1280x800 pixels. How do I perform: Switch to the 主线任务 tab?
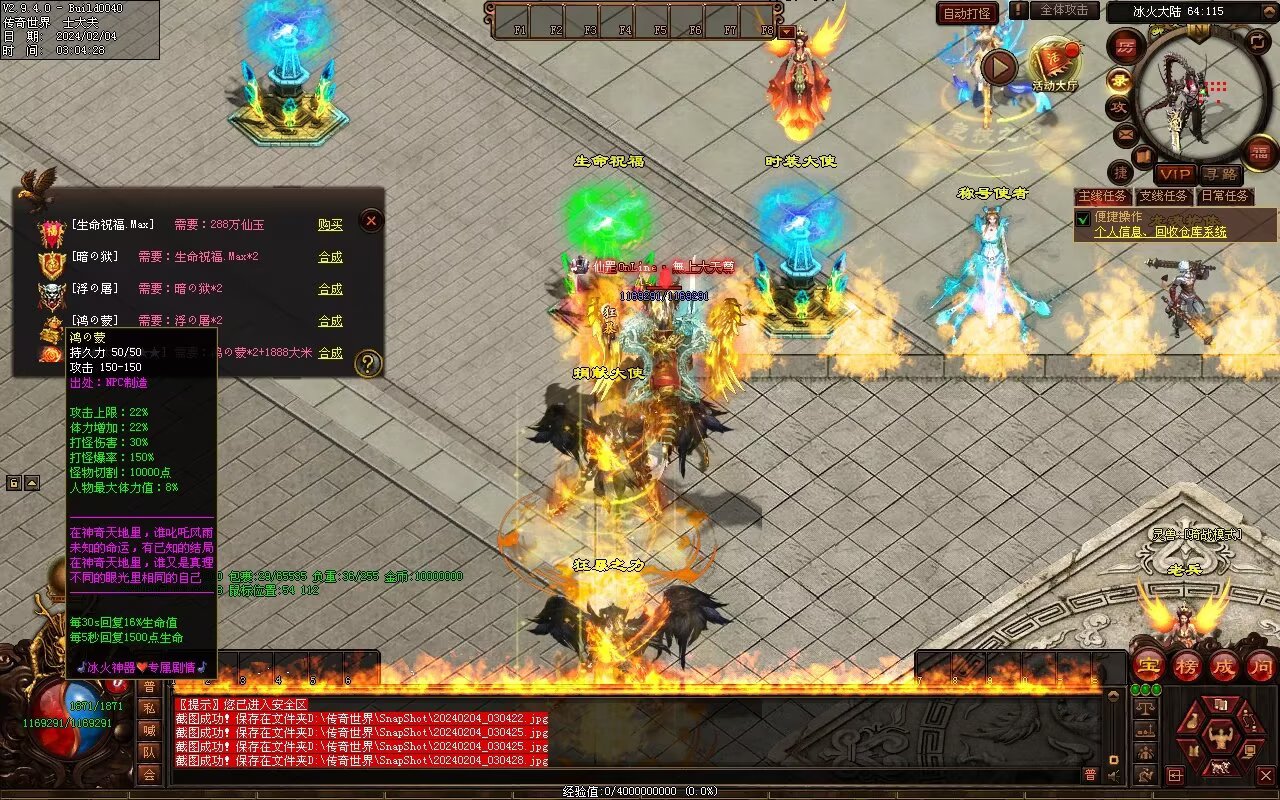1104,196
